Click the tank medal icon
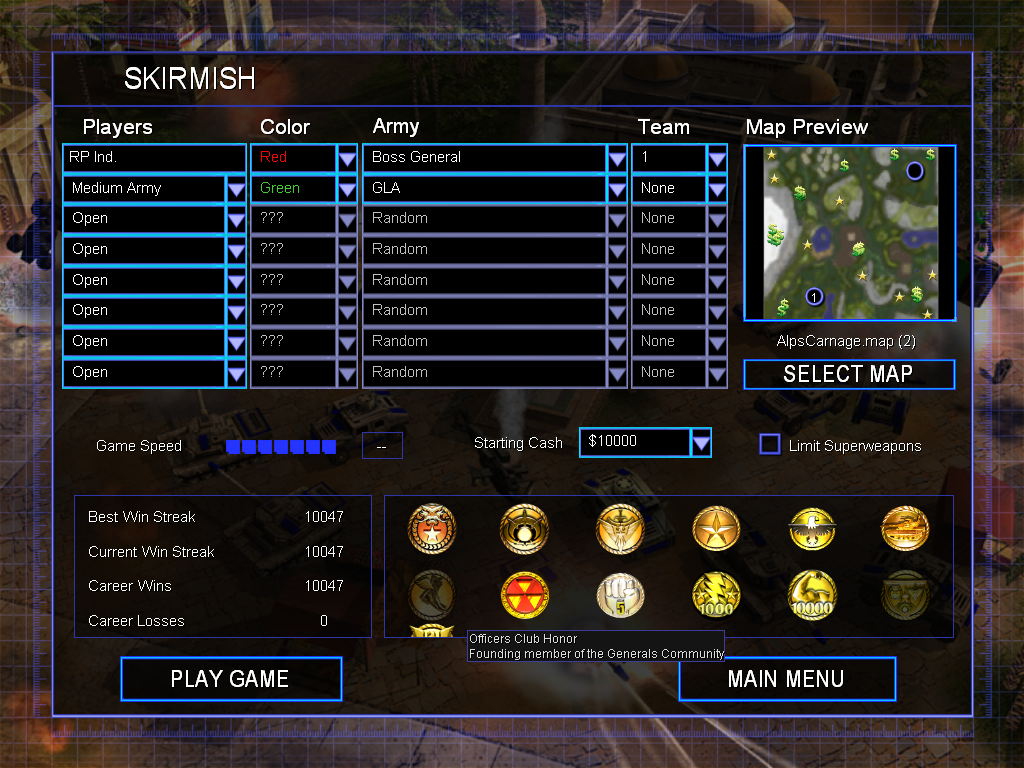This screenshot has width=1024, height=768. (x=905, y=529)
